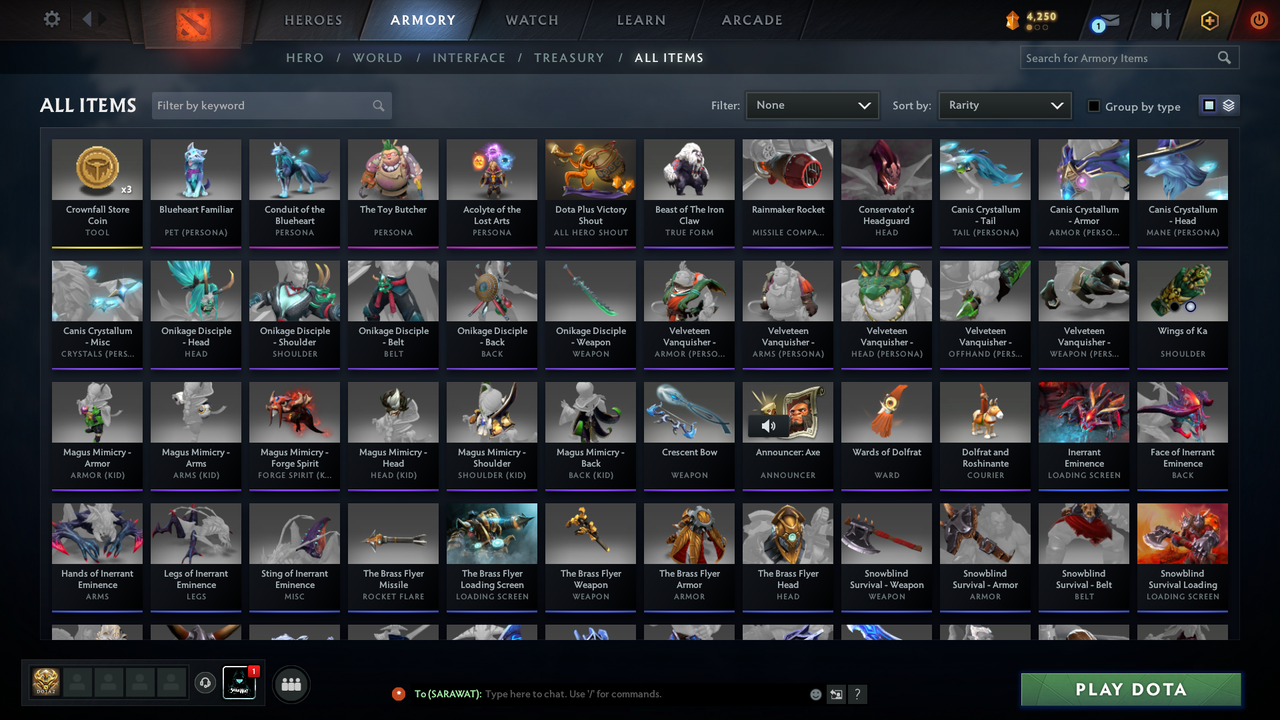Open Dota Plus via the gold hexagon icon

[1208, 19]
